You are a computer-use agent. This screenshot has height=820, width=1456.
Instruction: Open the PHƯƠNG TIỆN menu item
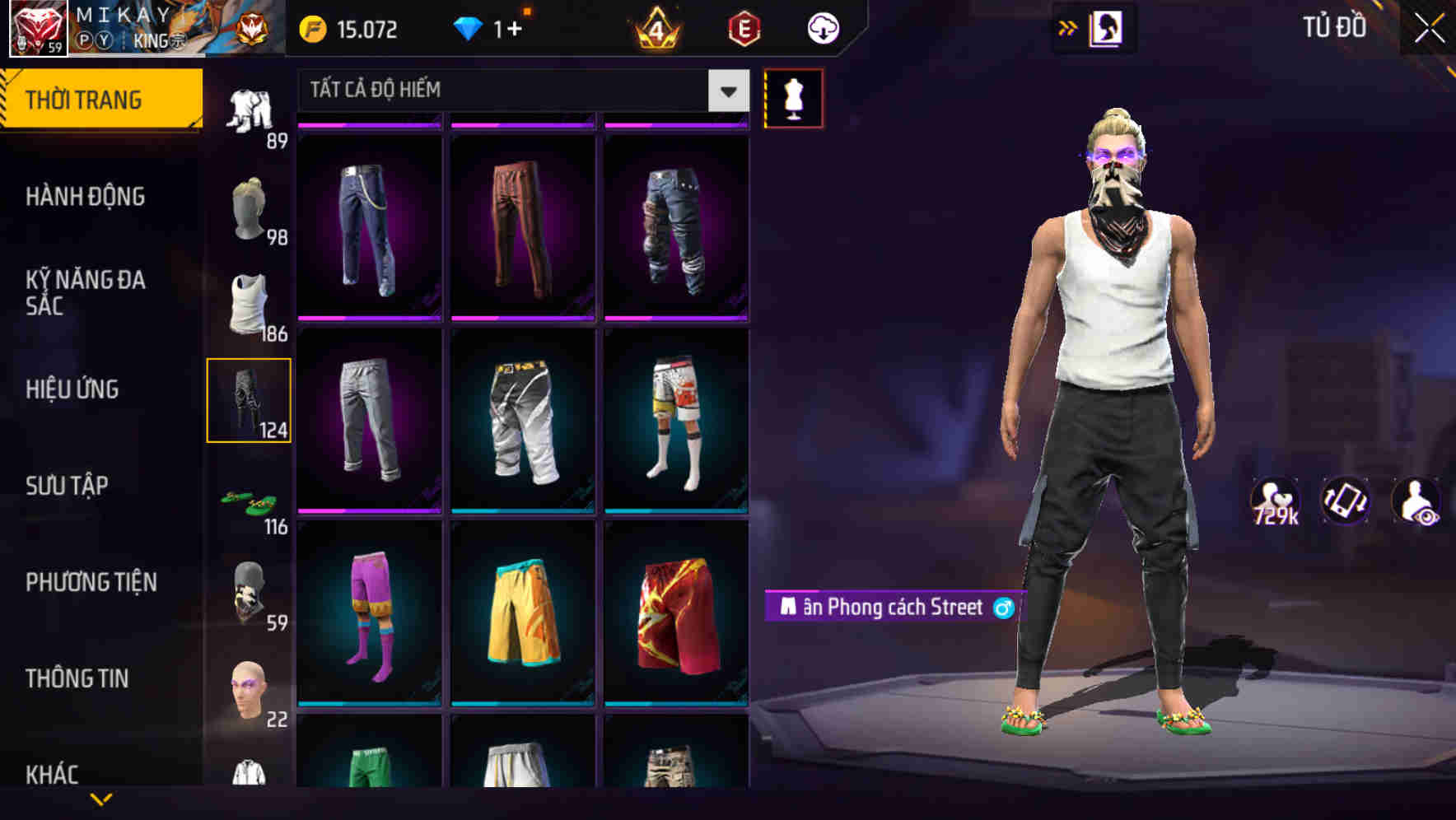91,581
